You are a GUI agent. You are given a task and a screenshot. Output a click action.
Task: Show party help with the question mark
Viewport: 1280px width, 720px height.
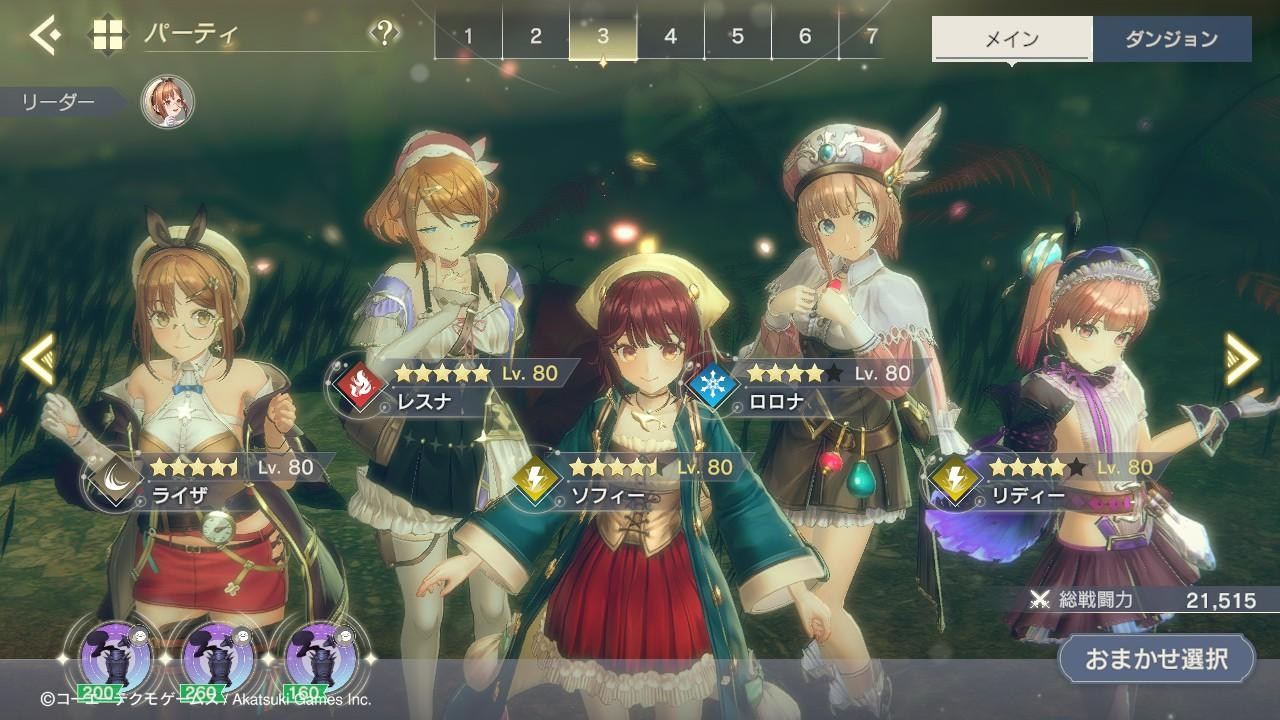pyautogui.click(x=384, y=35)
